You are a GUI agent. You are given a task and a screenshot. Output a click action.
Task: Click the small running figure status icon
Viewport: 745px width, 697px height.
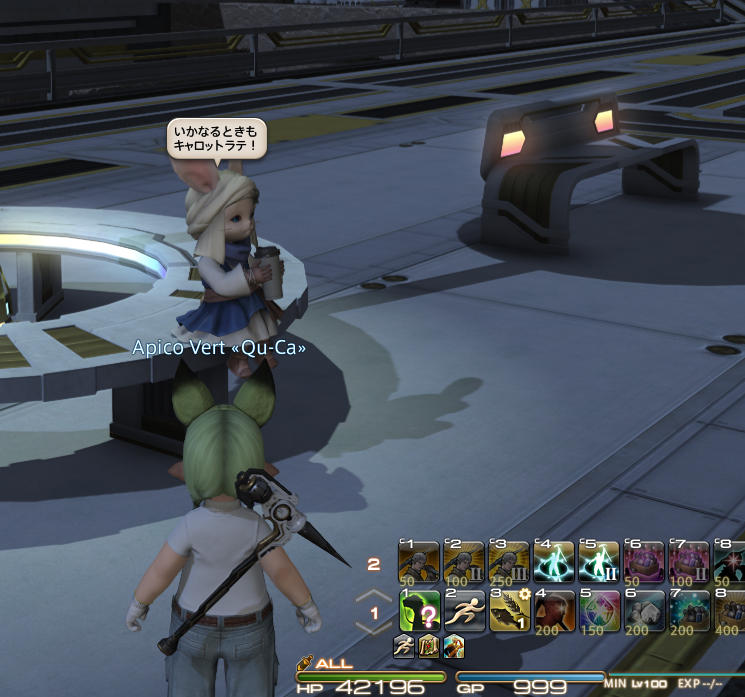tap(405, 646)
